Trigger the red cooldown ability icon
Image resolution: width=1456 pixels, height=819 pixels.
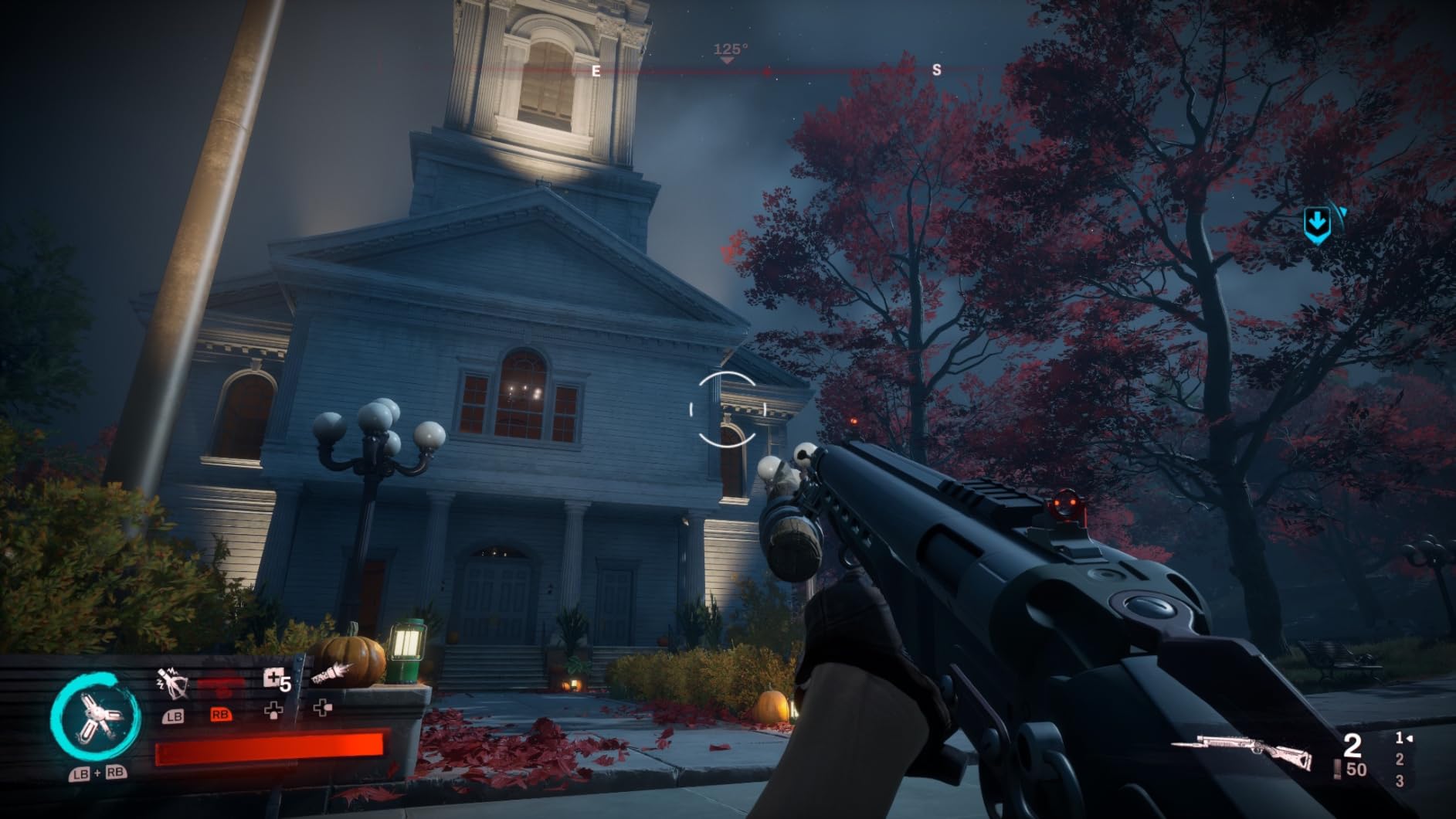coord(220,685)
